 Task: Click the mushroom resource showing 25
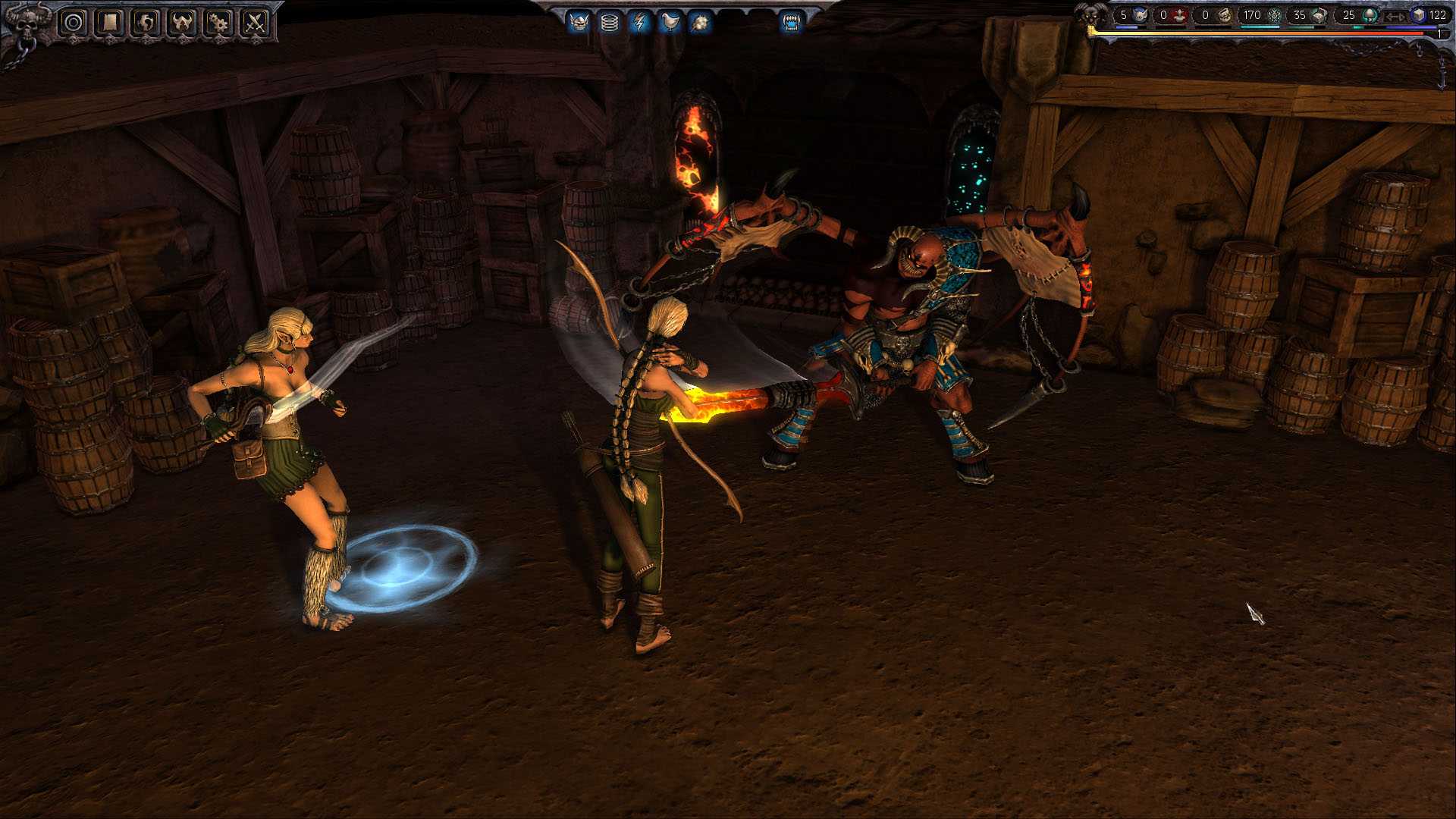tap(1357, 15)
